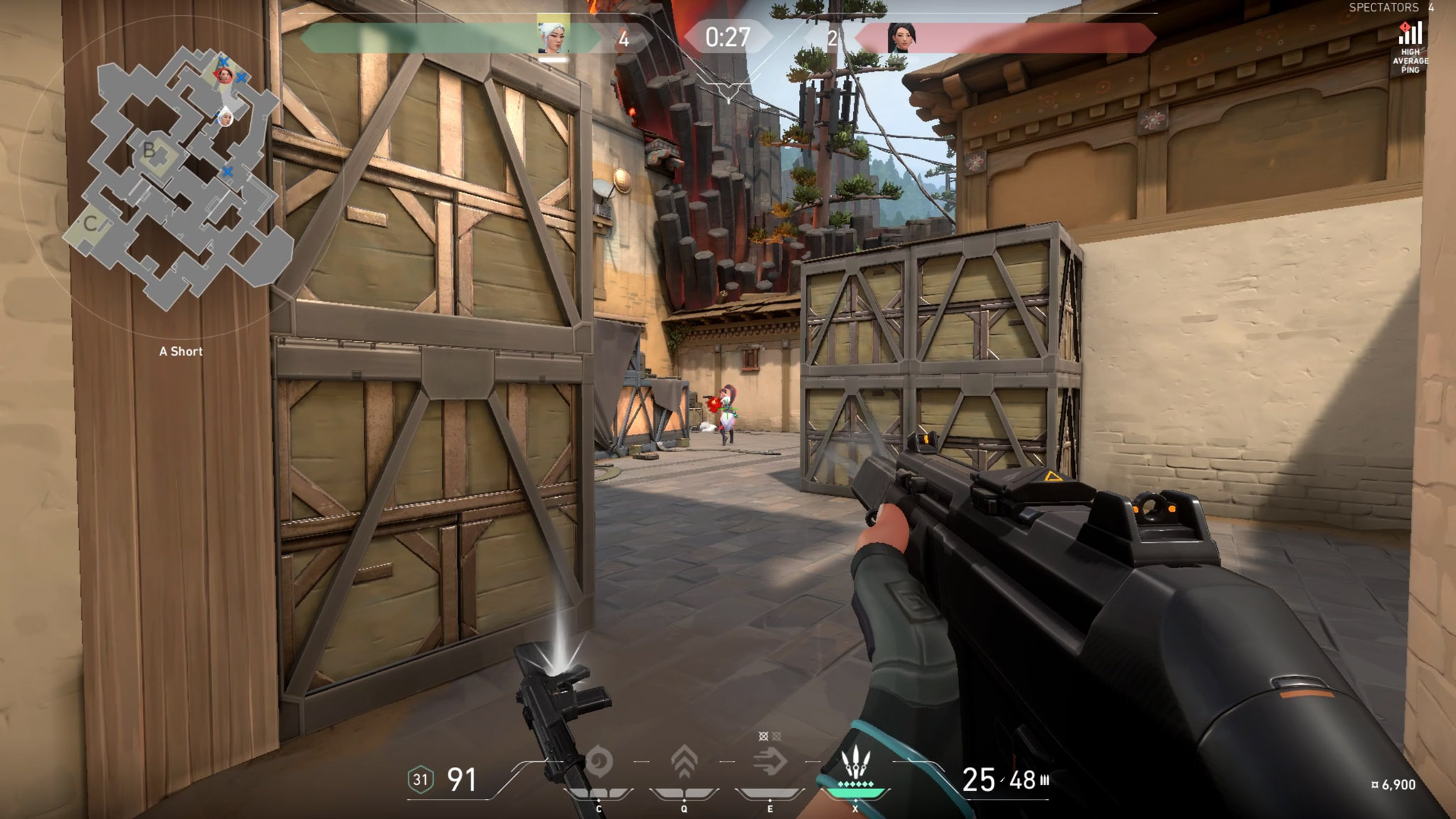Click the Haven minimap

(178, 178)
